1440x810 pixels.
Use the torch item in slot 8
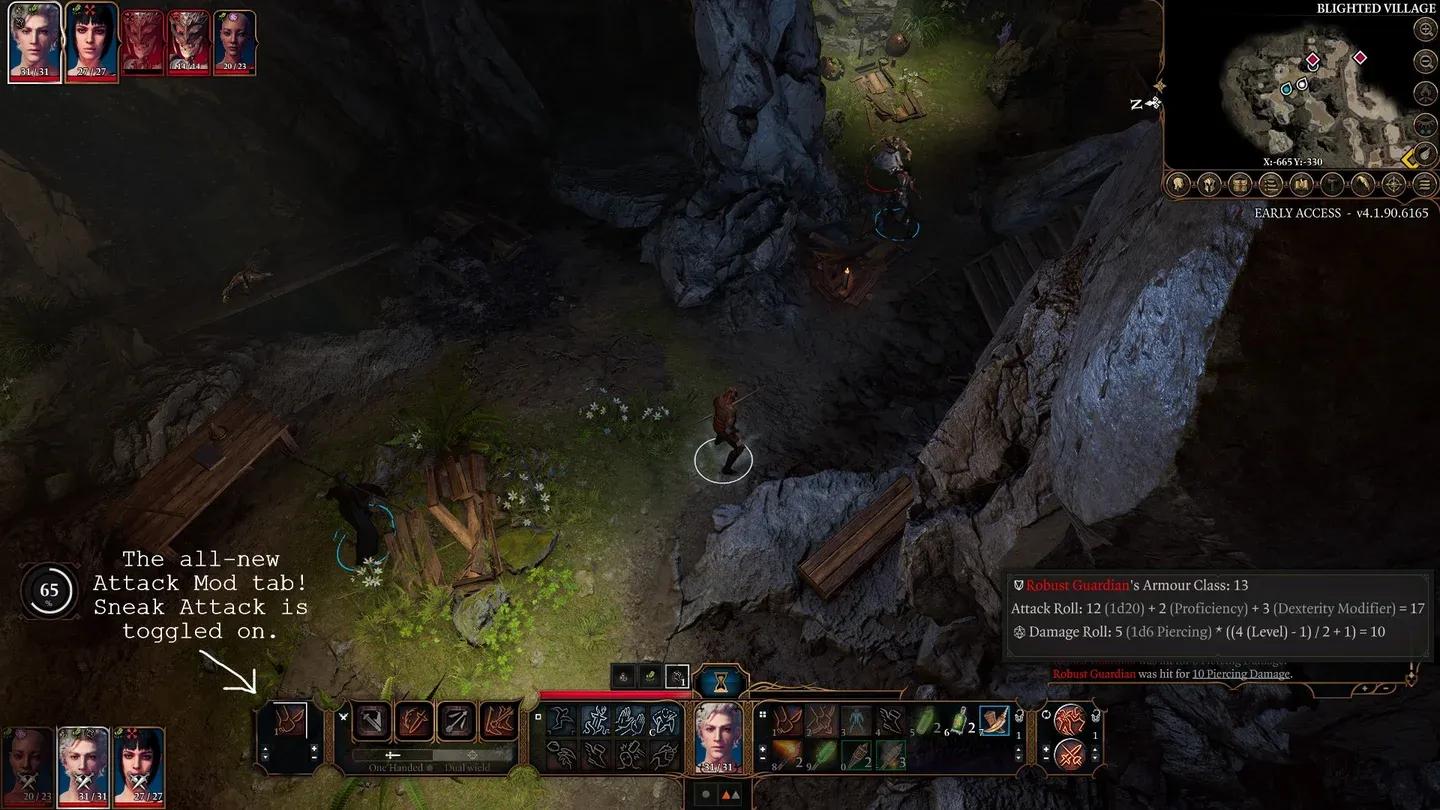(786, 754)
